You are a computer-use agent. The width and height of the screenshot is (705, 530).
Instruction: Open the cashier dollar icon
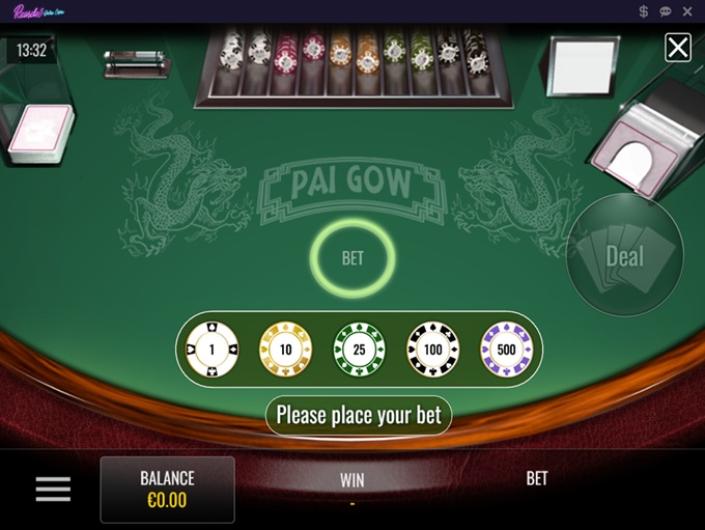644,11
